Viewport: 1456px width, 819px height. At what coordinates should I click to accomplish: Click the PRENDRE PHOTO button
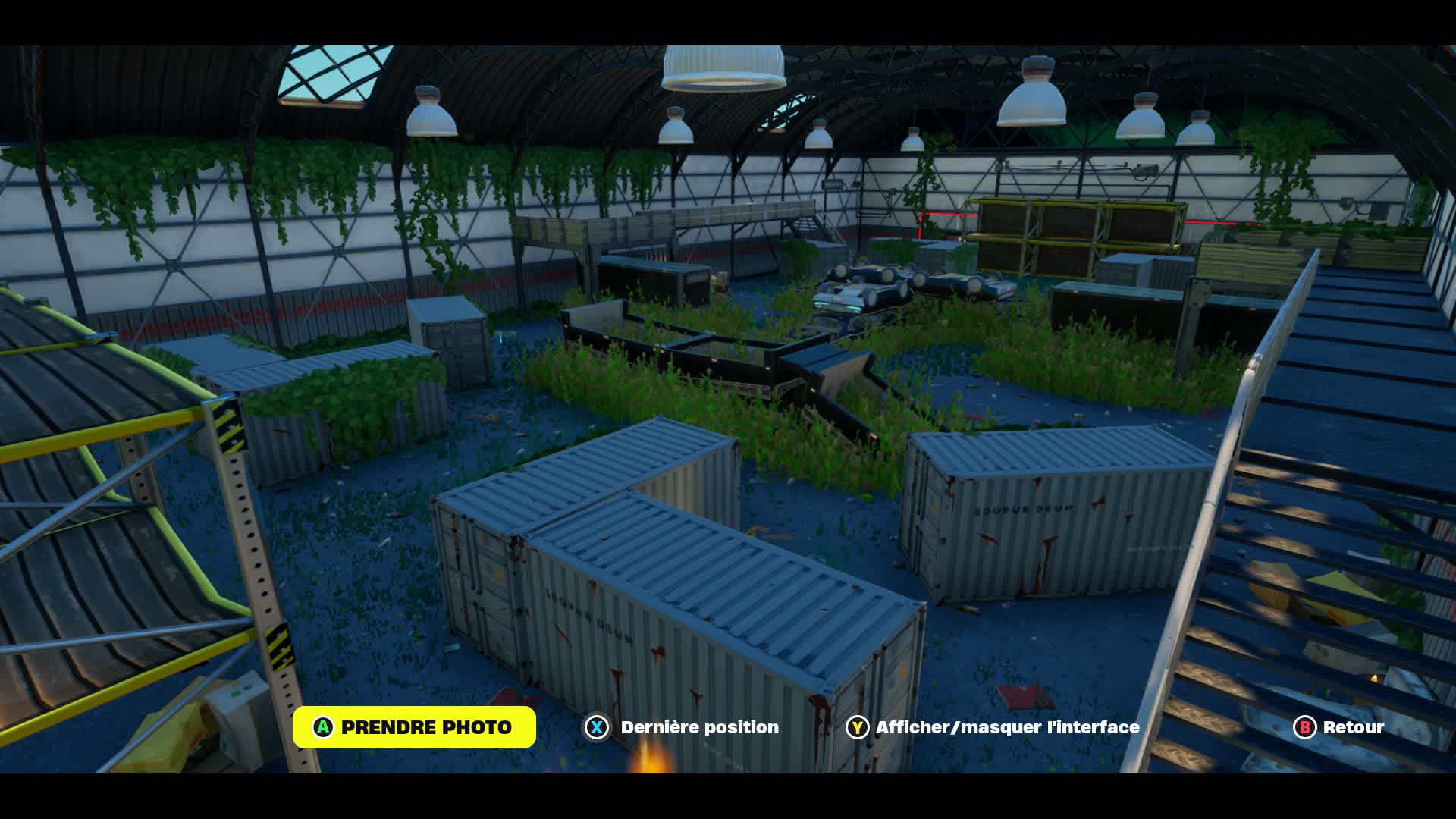(x=416, y=726)
